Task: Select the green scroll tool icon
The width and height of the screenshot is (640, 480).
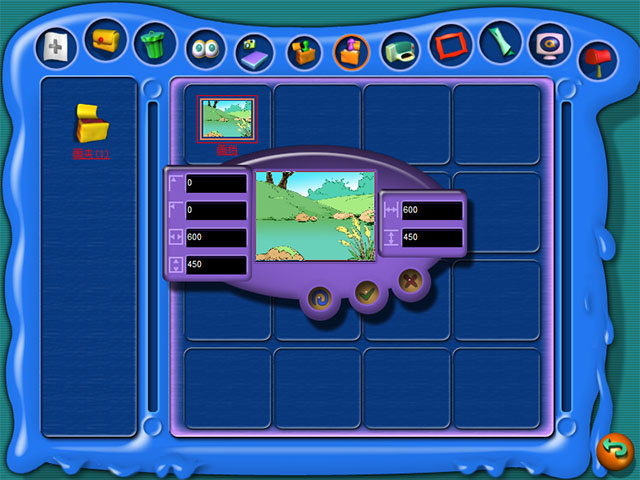Action: click(x=500, y=42)
